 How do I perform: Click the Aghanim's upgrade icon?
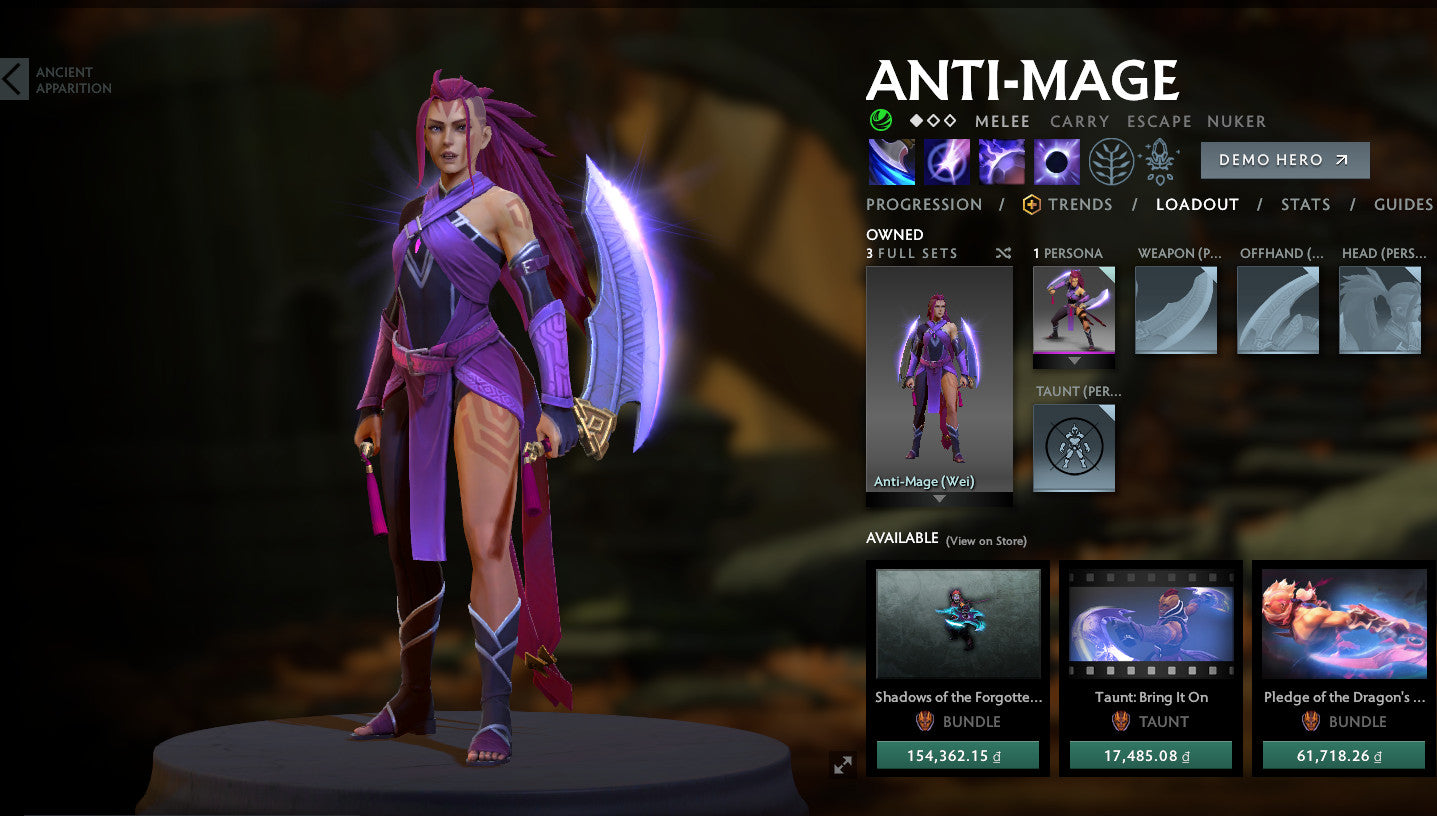coord(1159,161)
